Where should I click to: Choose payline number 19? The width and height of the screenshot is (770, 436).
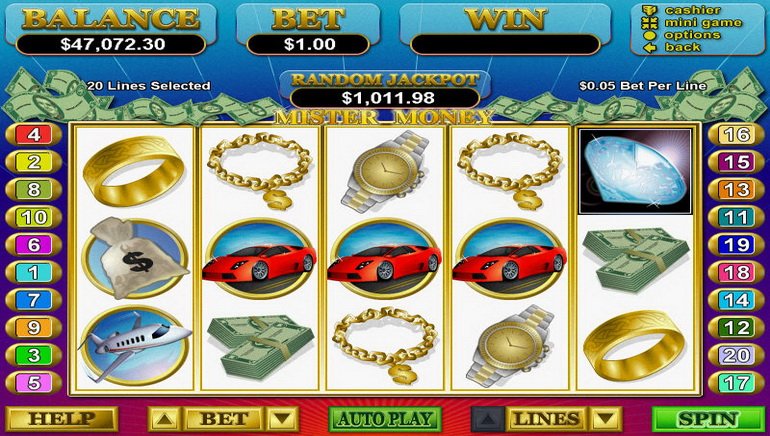point(736,244)
